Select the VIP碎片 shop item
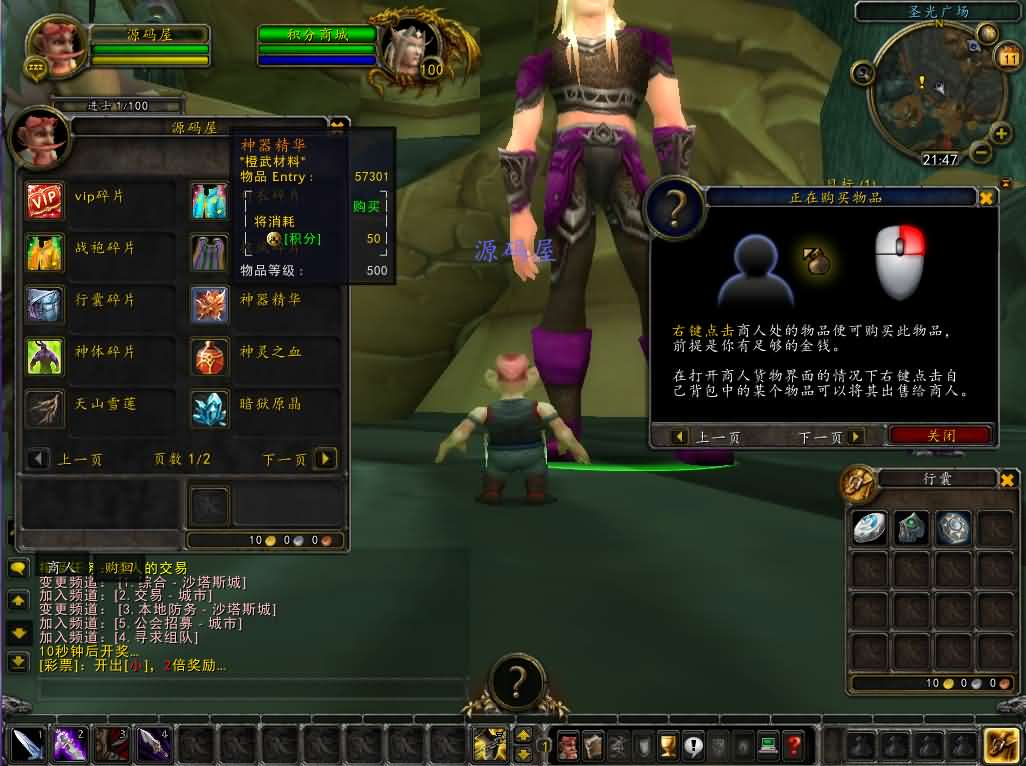 (x=44, y=200)
